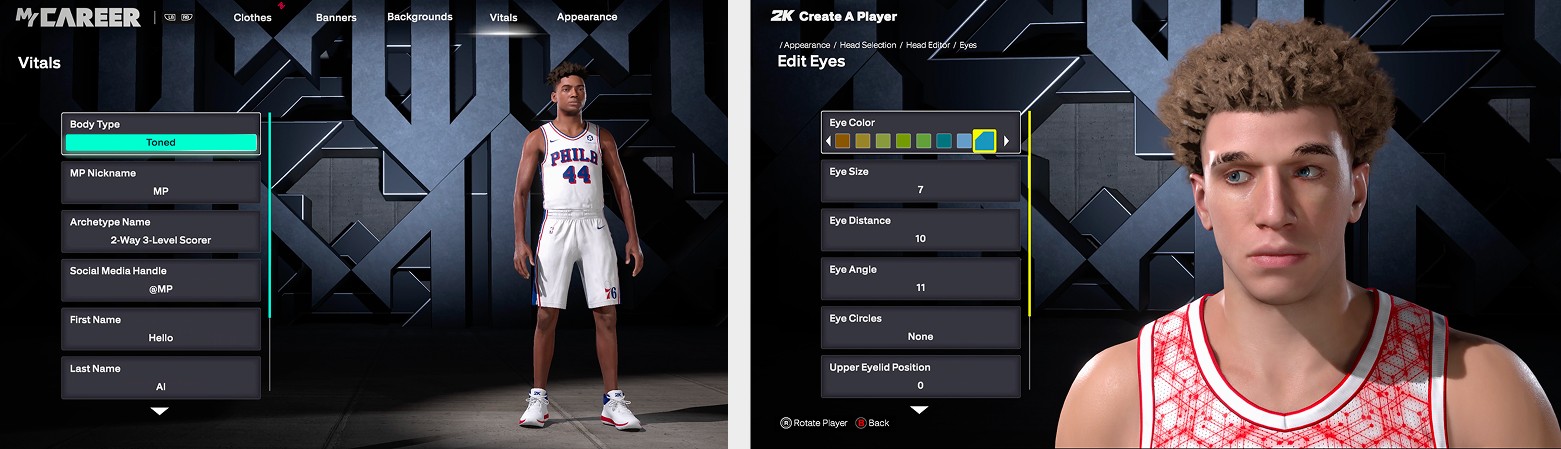The height and width of the screenshot is (449, 1561).
Task: Open the Banners tab
Action: (336, 17)
